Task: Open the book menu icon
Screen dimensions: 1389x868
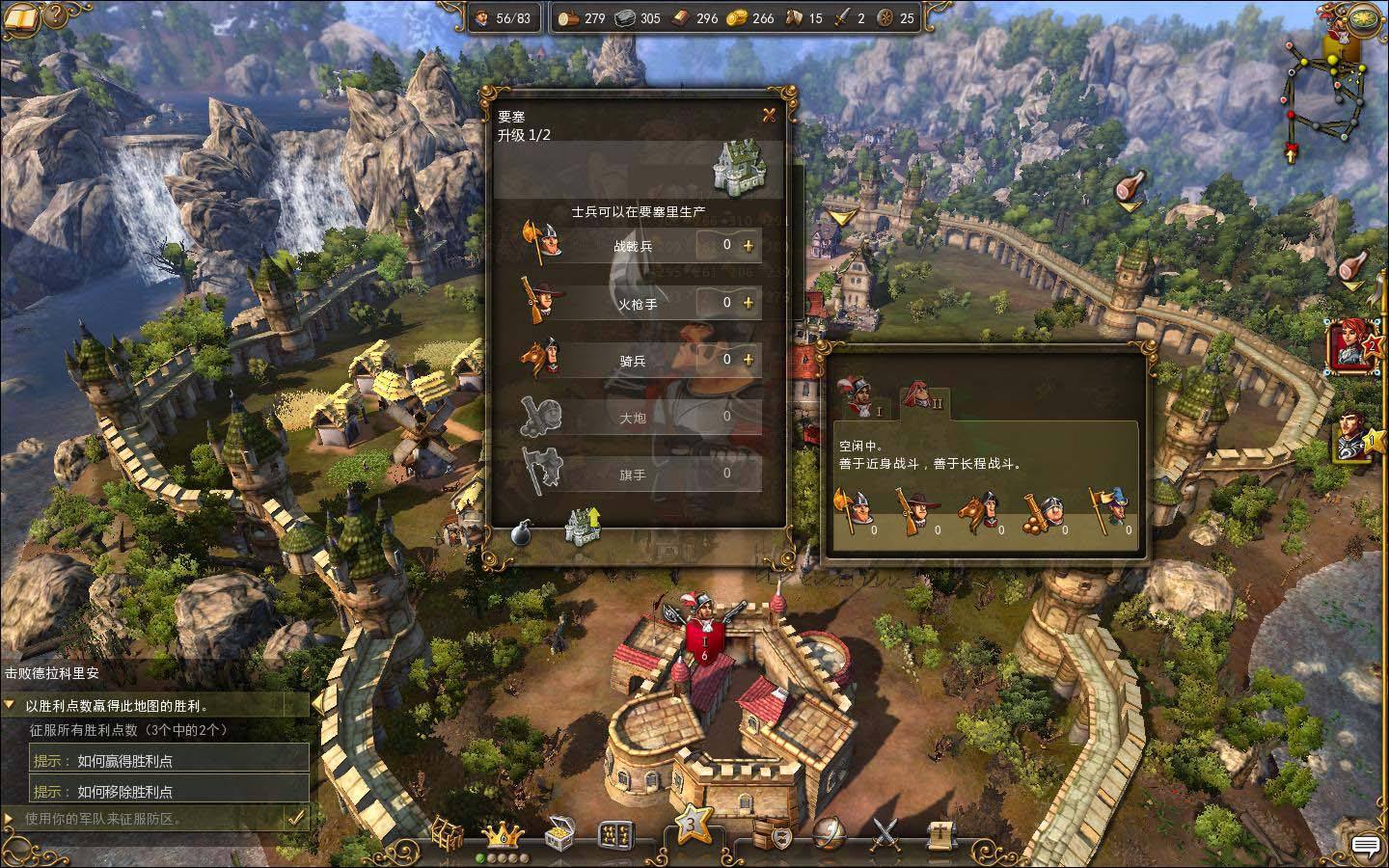Action: [21, 16]
